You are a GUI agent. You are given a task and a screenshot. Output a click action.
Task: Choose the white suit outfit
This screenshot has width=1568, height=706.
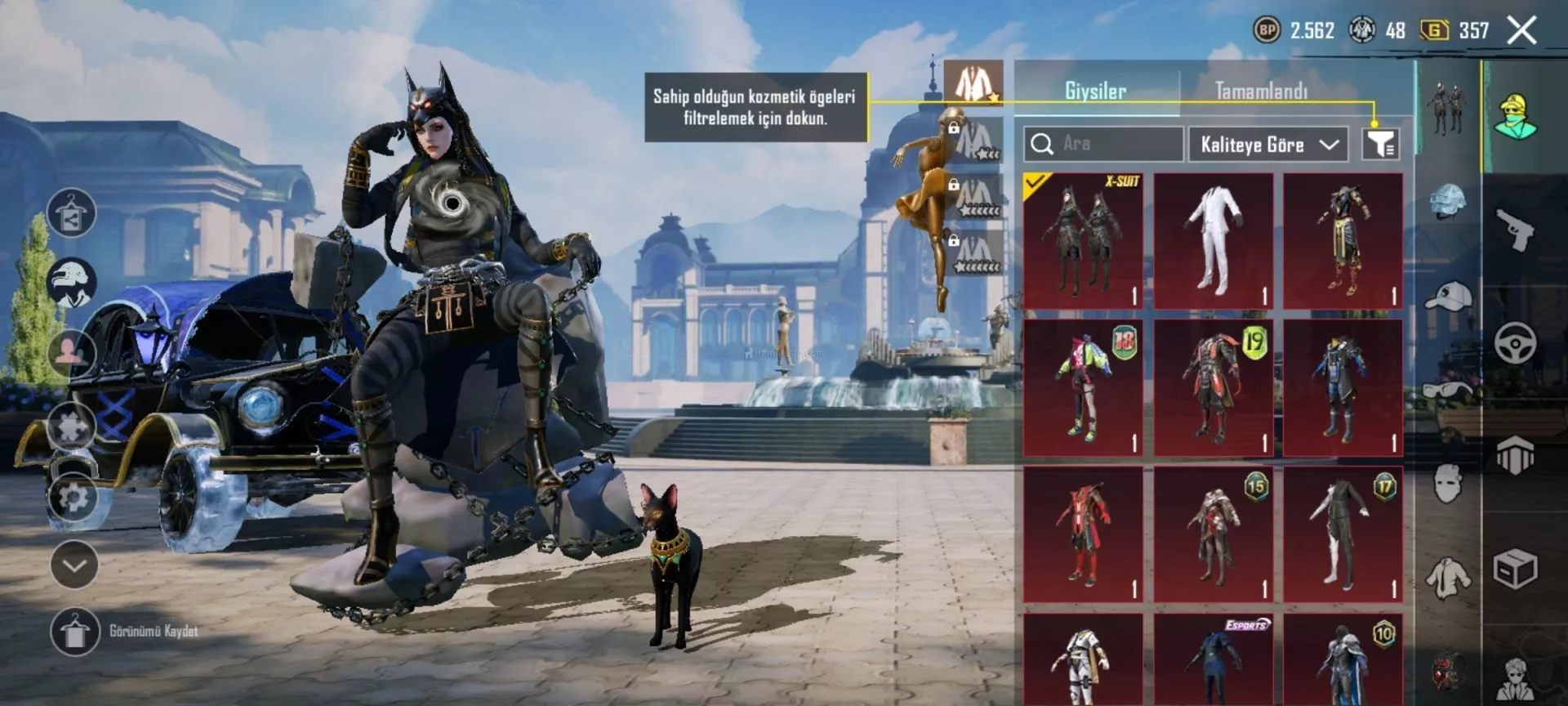1214,241
